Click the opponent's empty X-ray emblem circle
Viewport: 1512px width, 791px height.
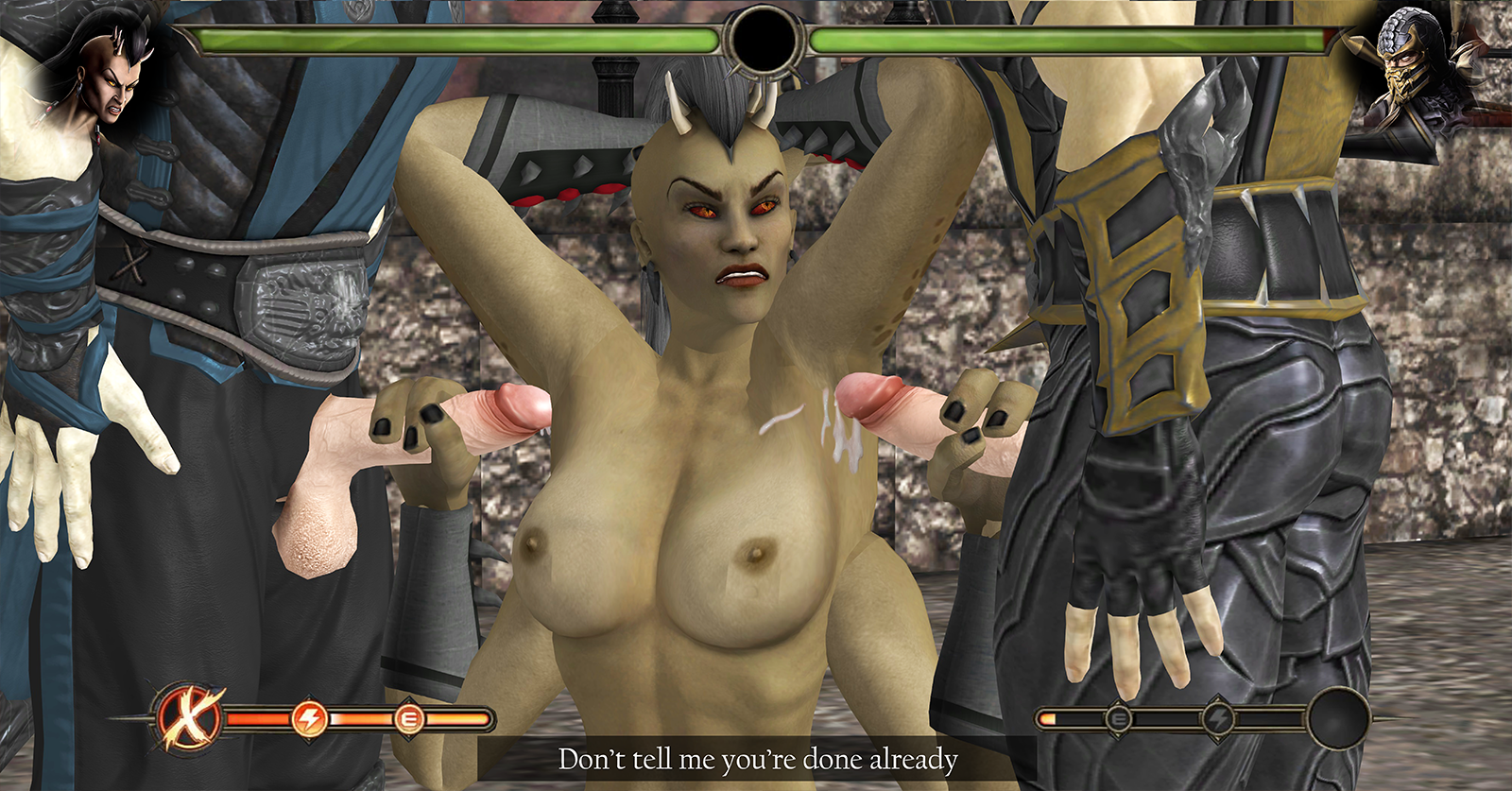[1338, 719]
